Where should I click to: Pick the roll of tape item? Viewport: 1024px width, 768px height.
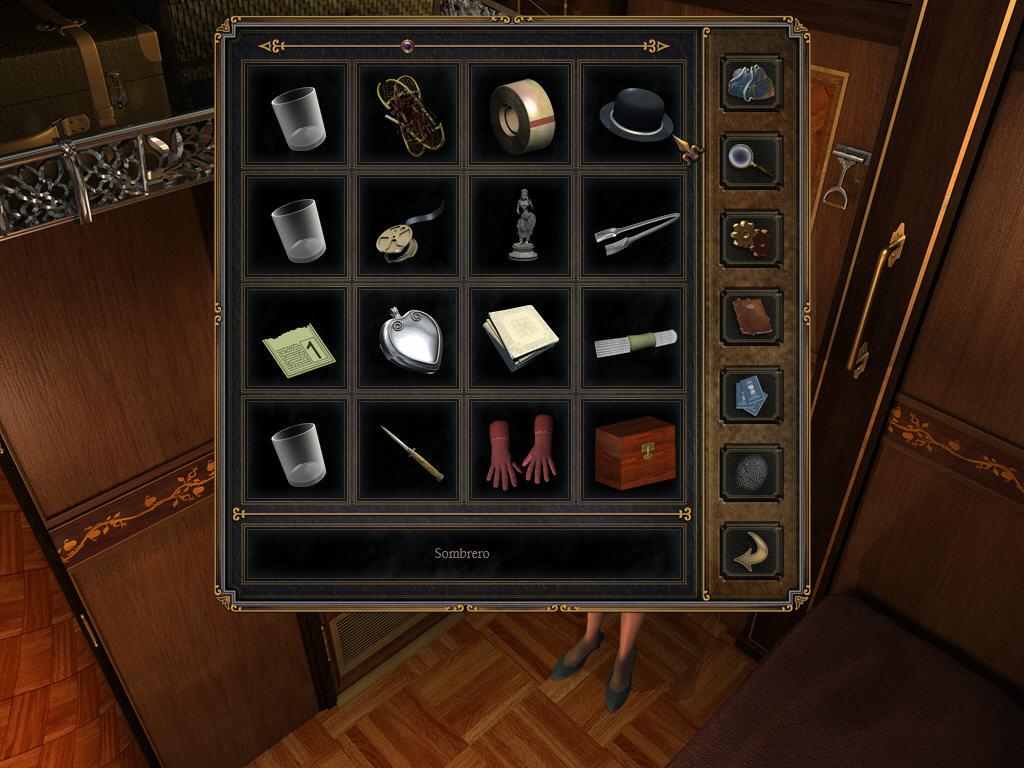pyautogui.click(x=521, y=114)
